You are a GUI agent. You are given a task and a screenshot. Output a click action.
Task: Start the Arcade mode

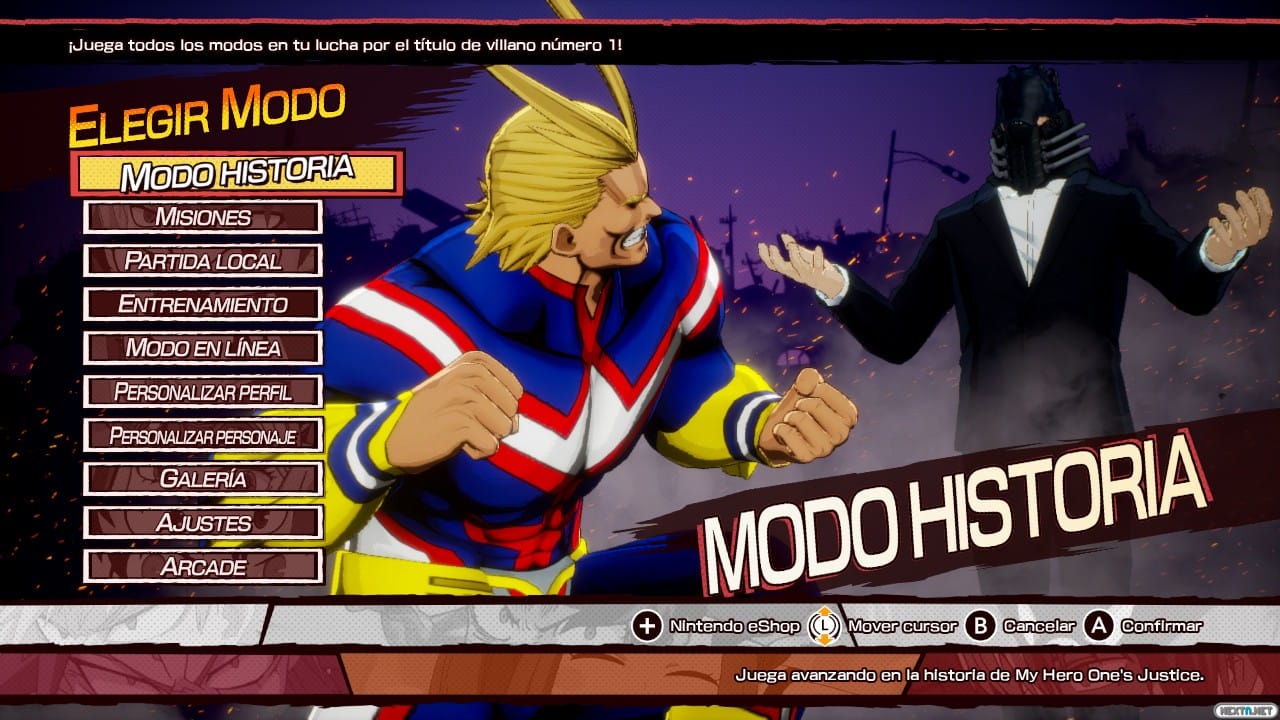[203, 567]
